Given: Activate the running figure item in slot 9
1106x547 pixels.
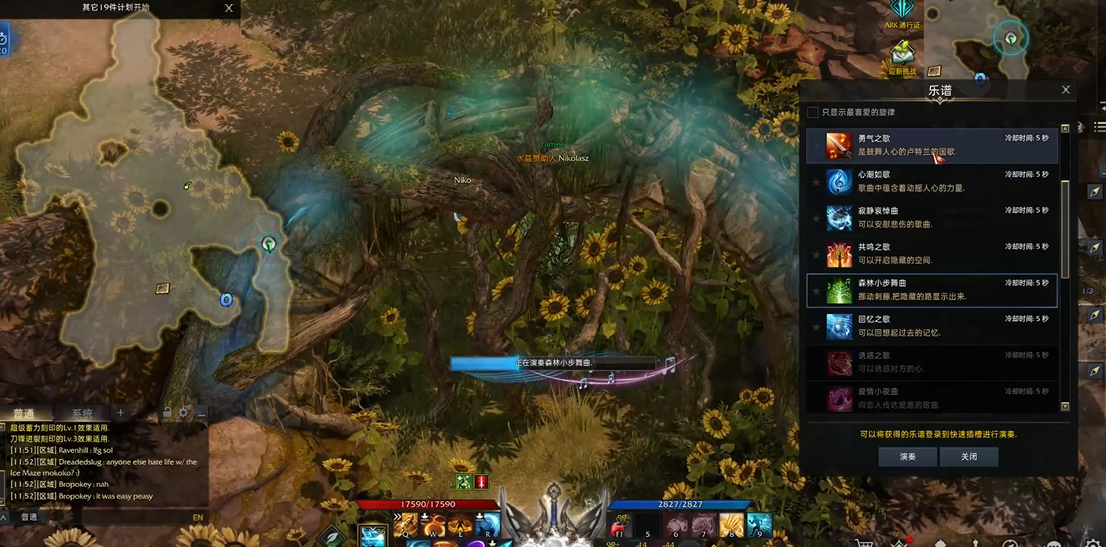Looking at the screenshot, I should [x=759, y=525].
